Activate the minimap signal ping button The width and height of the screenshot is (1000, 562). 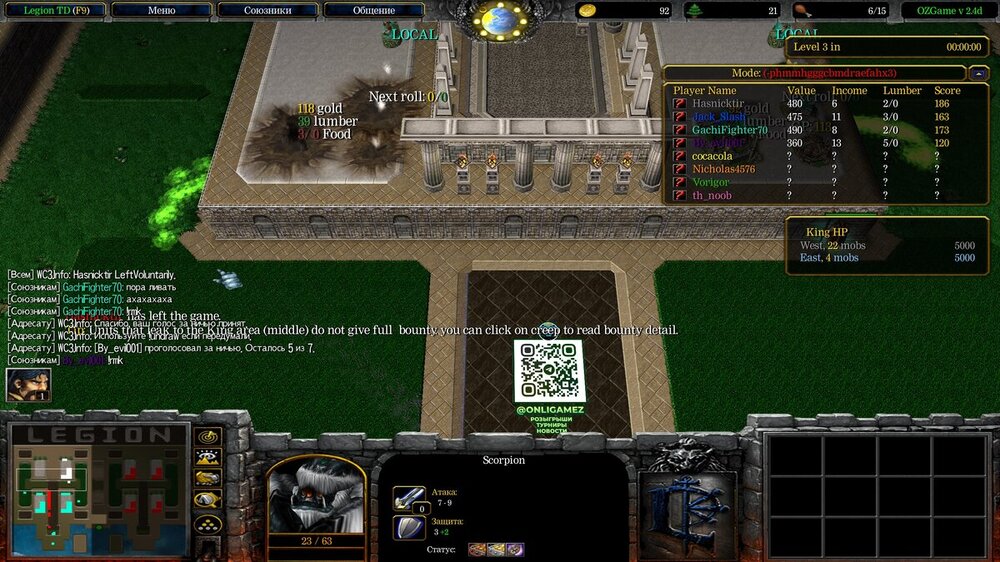(208, 437)
